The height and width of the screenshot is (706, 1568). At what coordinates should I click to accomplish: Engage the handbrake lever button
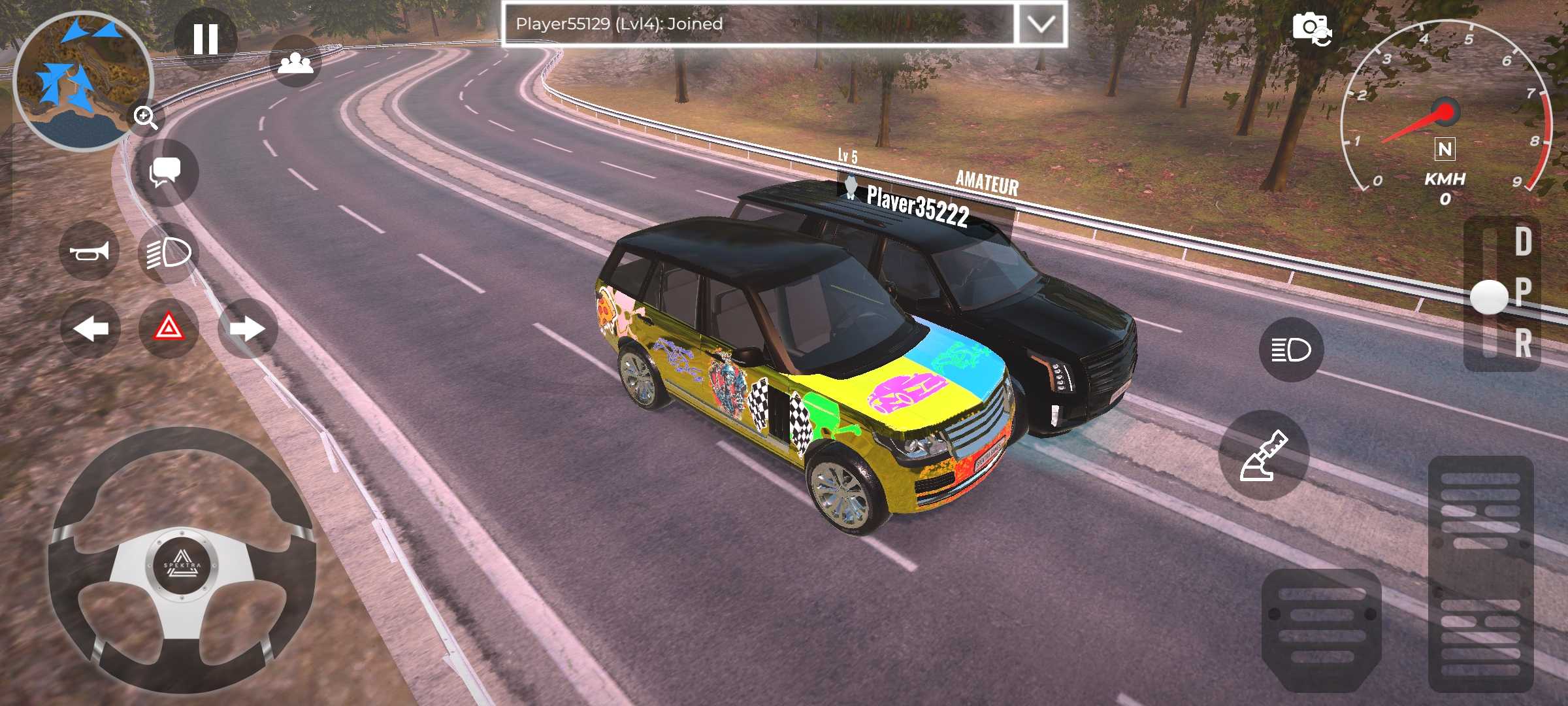(1264, 456)
